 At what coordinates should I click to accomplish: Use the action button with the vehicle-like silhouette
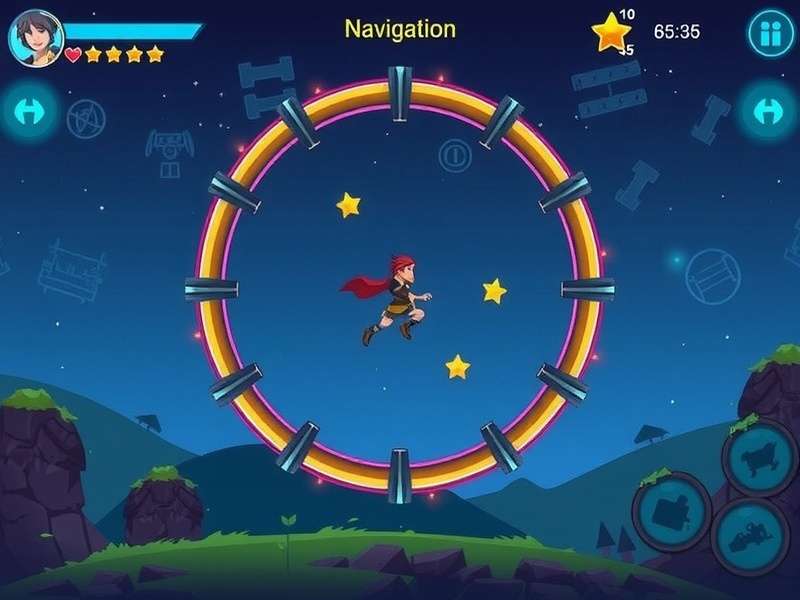pos(750,534)
